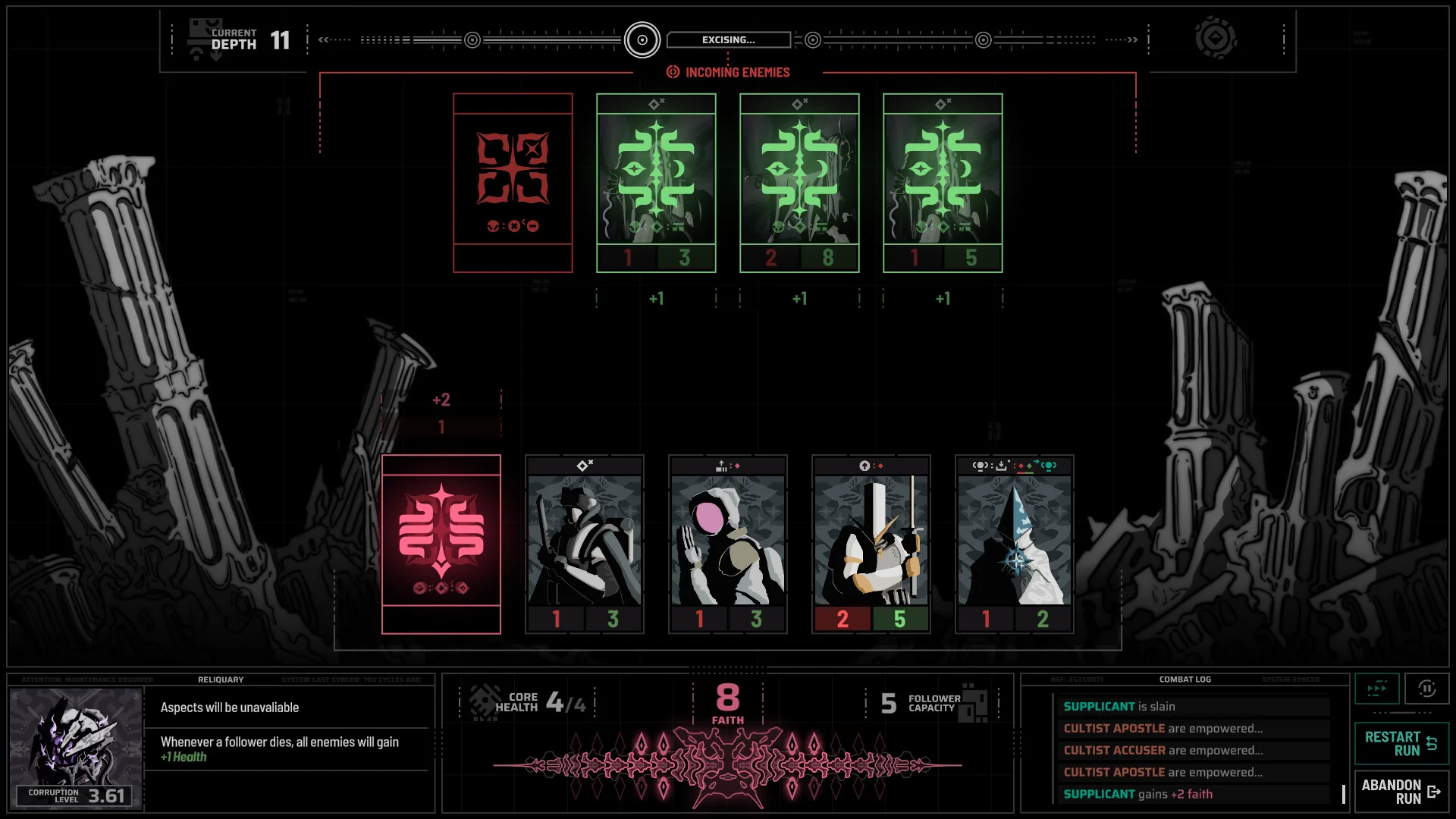This screenshot has width=1456, height=819.
Task: Click the dimmed emblem icon at top right
Action: [1216, 39]
